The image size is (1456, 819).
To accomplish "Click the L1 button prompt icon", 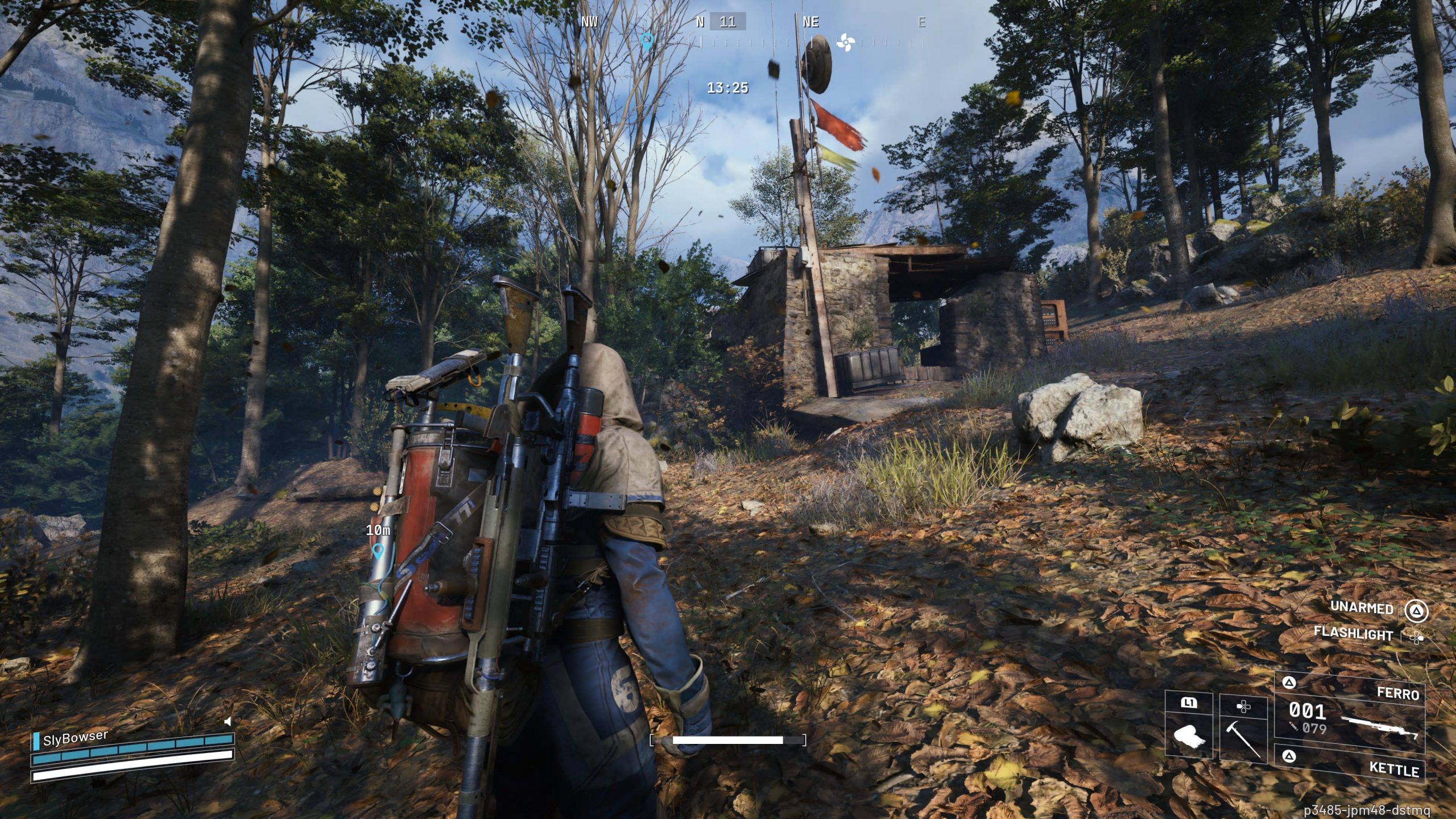I will coord(1189,703).
